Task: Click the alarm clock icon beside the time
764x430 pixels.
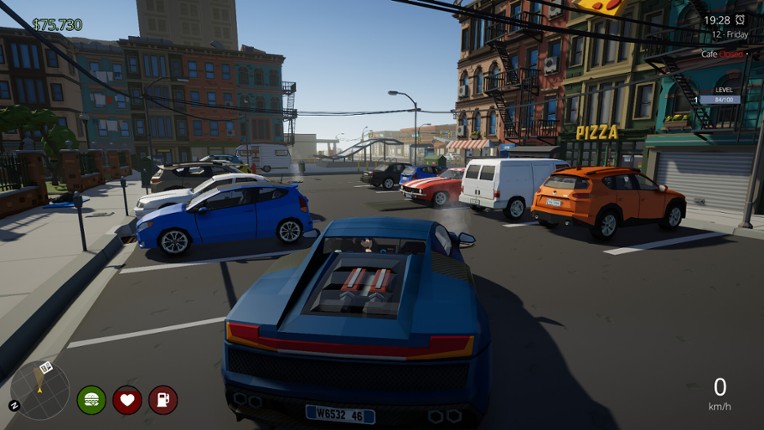Action: (x=740, y=20)
